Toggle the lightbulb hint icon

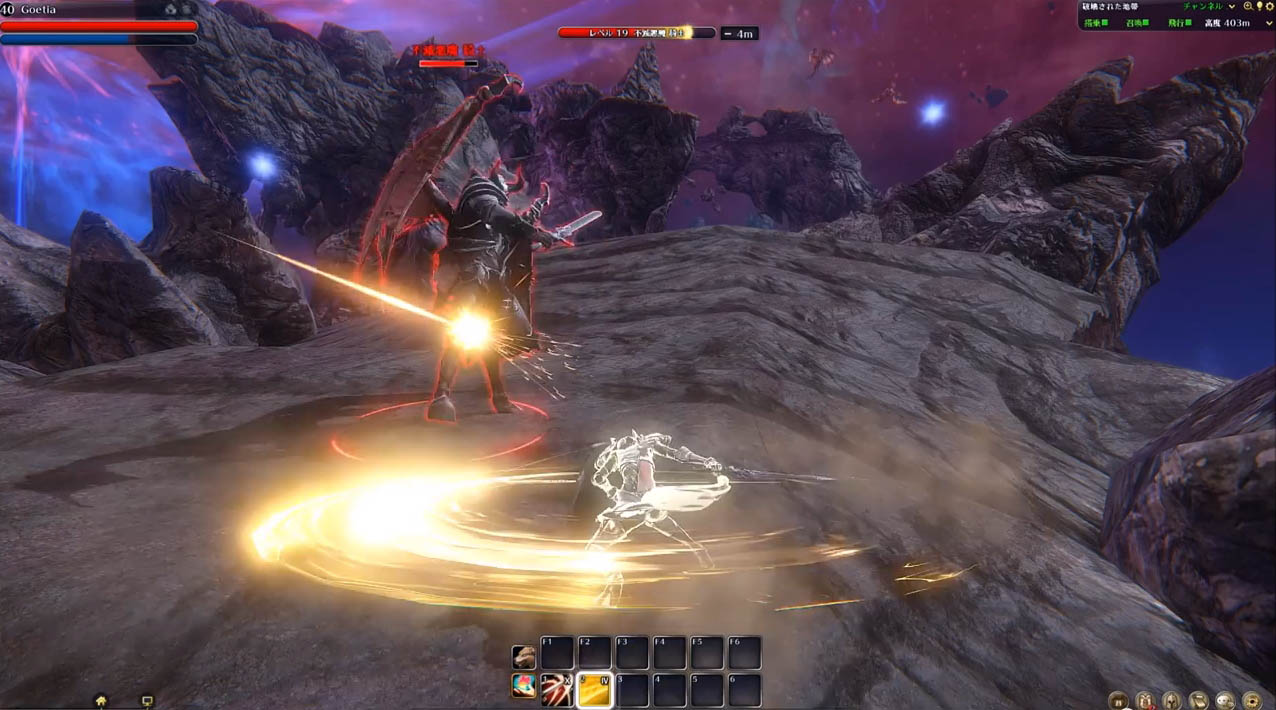point(1259,7)
